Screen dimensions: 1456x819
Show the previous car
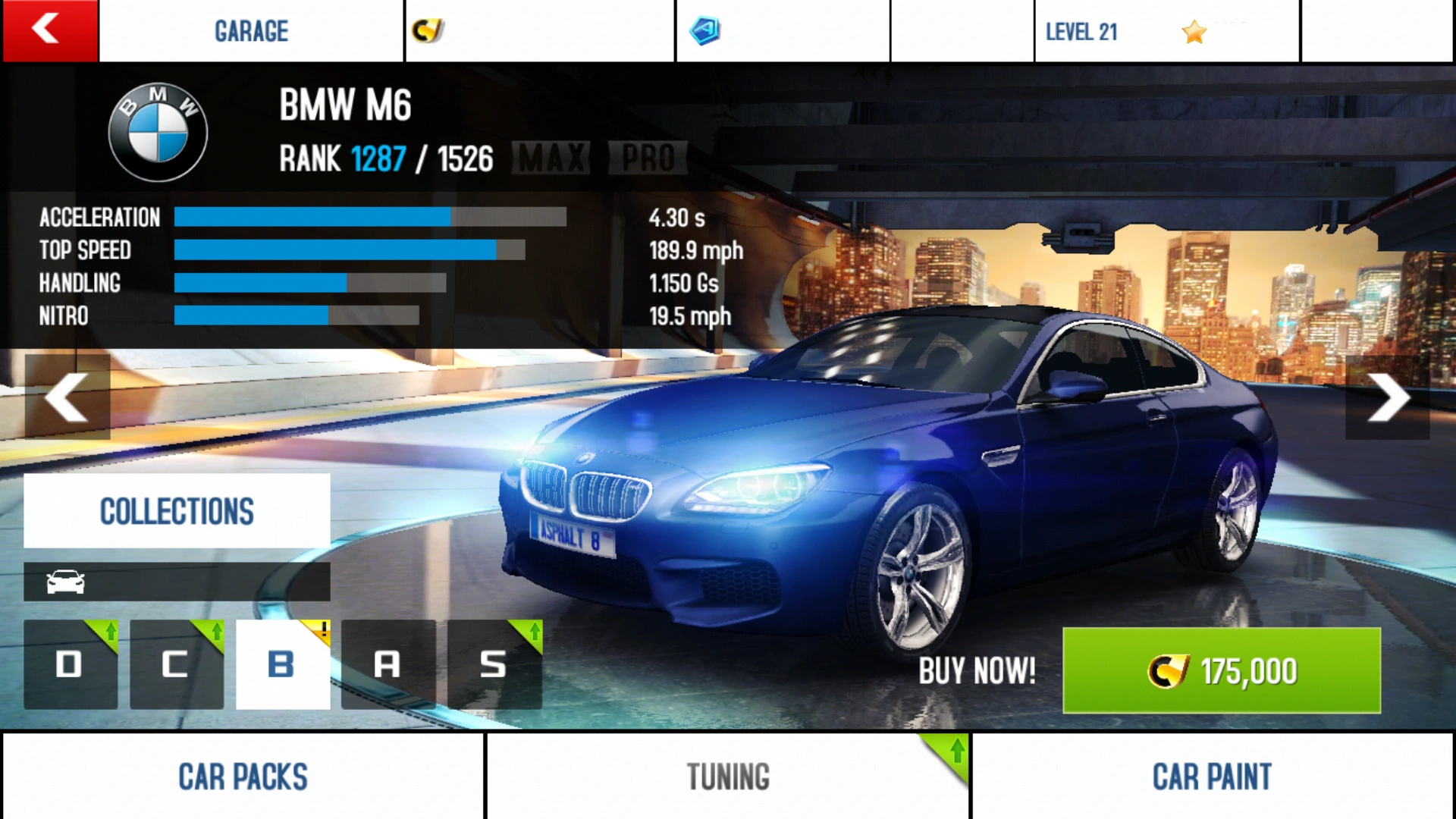(67, 397)
